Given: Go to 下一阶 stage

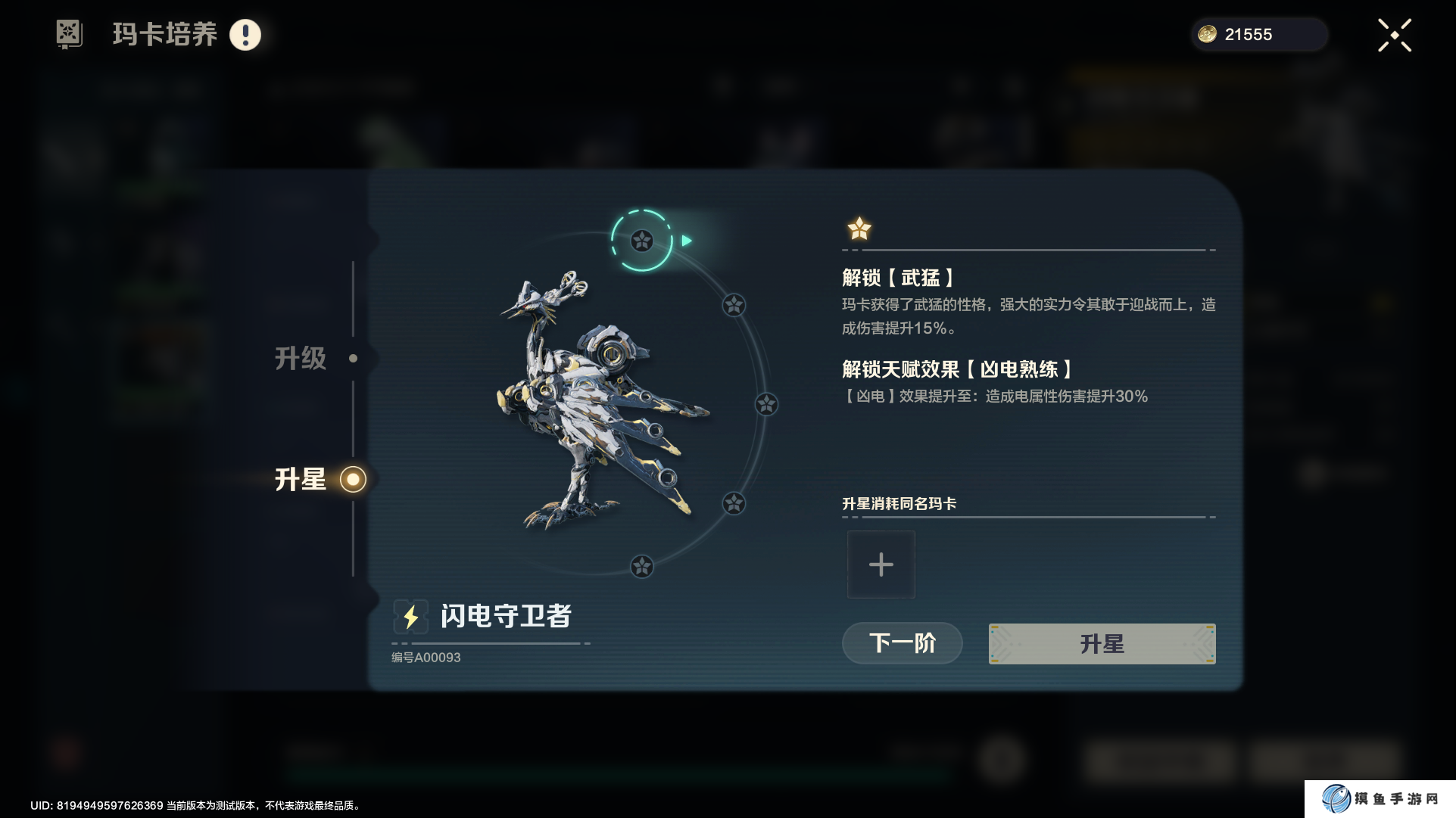Looking at the screenshot, I should coord(902,643).
